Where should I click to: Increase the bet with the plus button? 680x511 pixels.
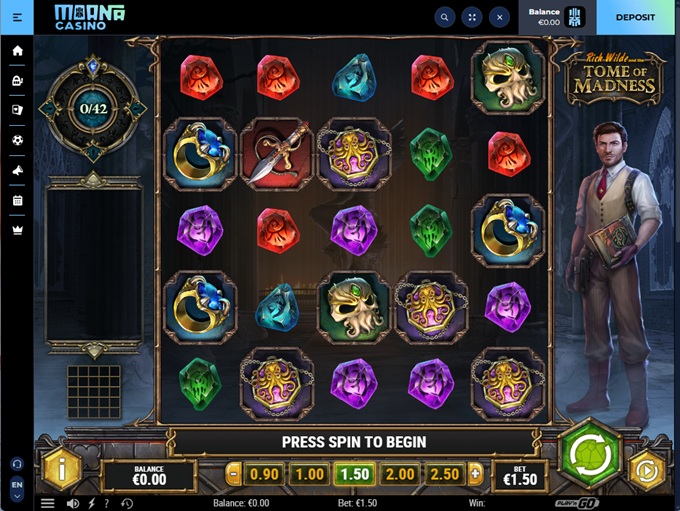point(475,474)
